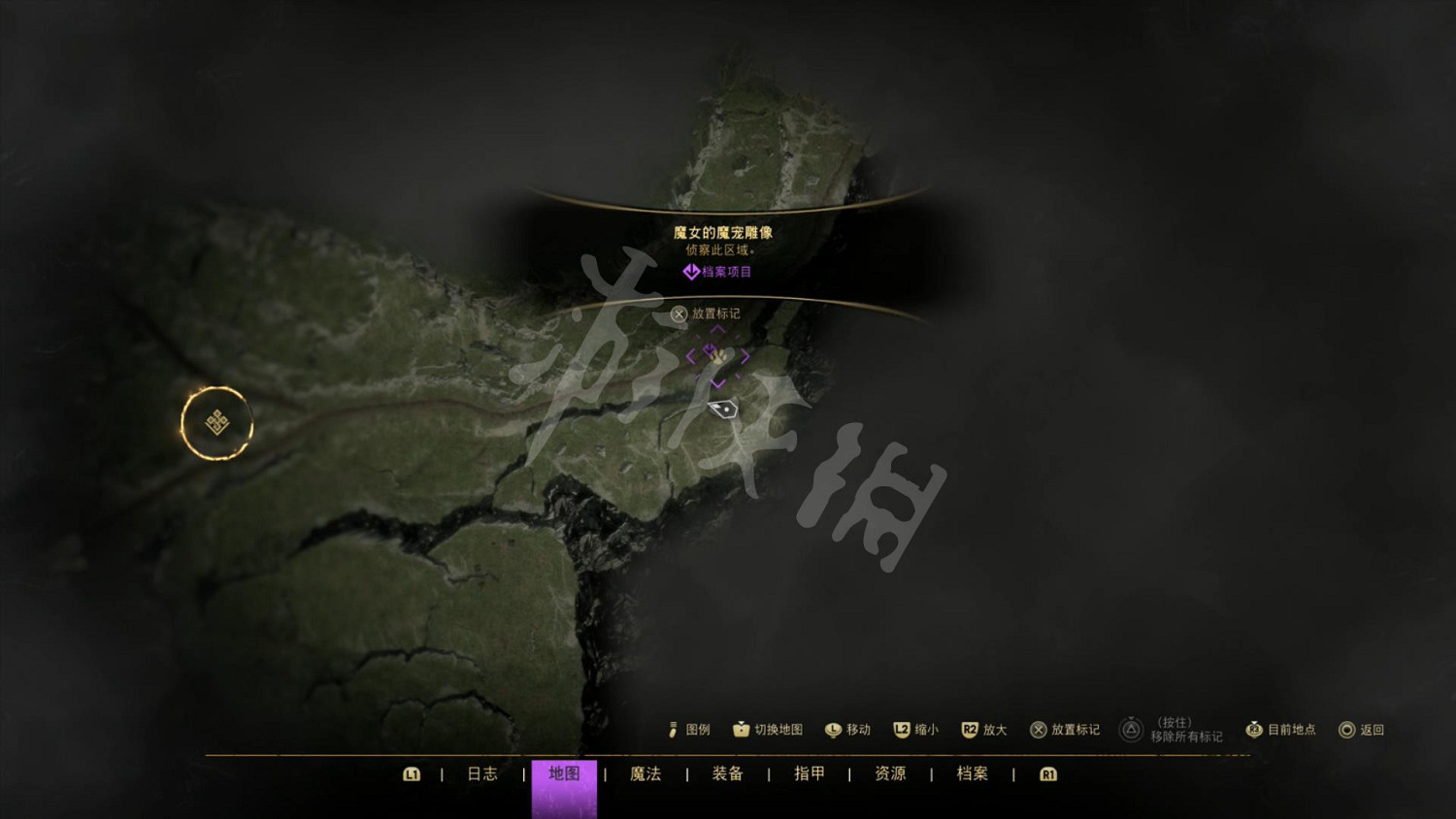Open the 档案 collections section
This screenshot has height=819, width=1456.
[971, 774]
